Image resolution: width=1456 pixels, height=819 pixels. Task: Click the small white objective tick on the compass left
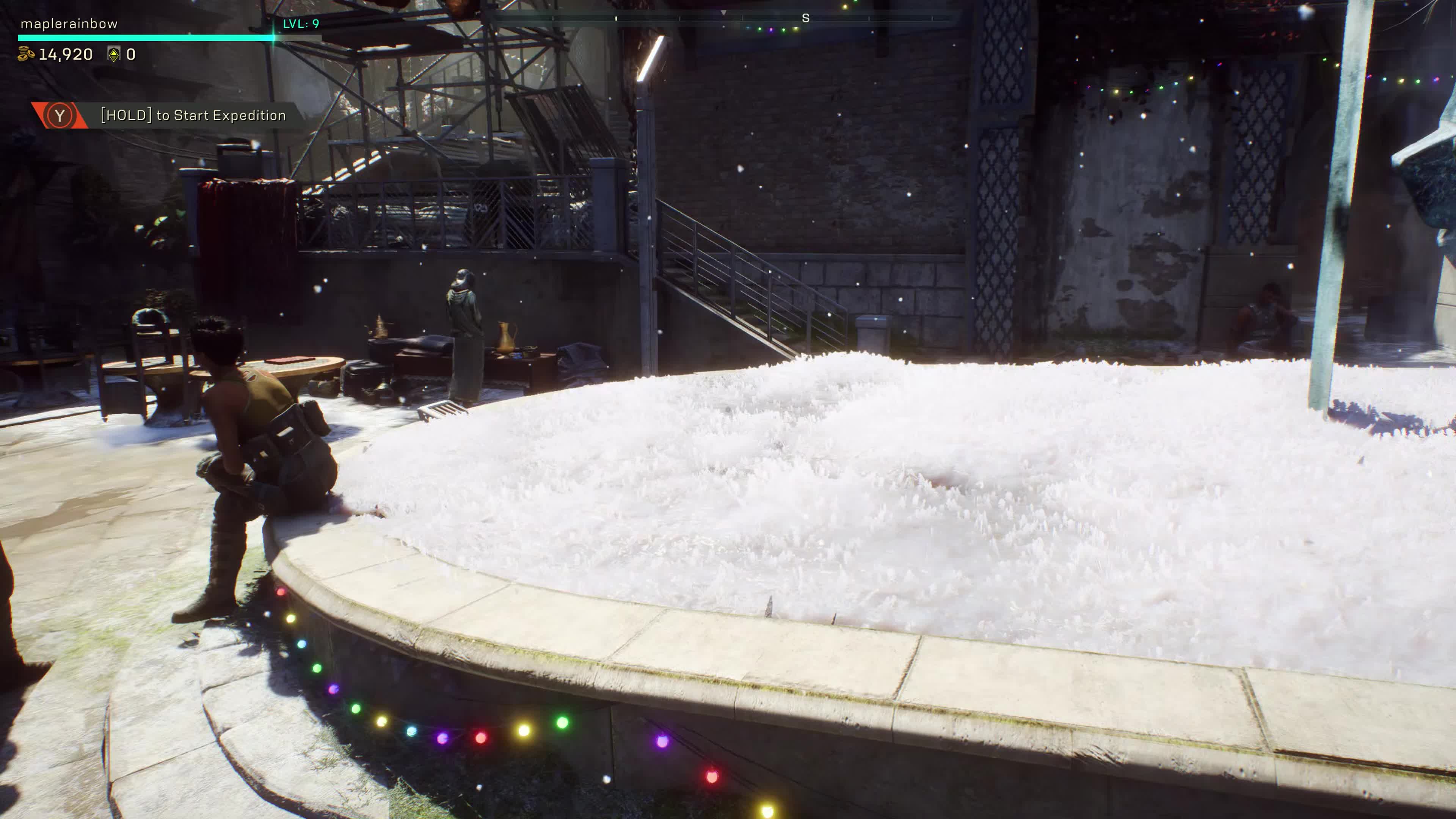(x=616, y=18)
